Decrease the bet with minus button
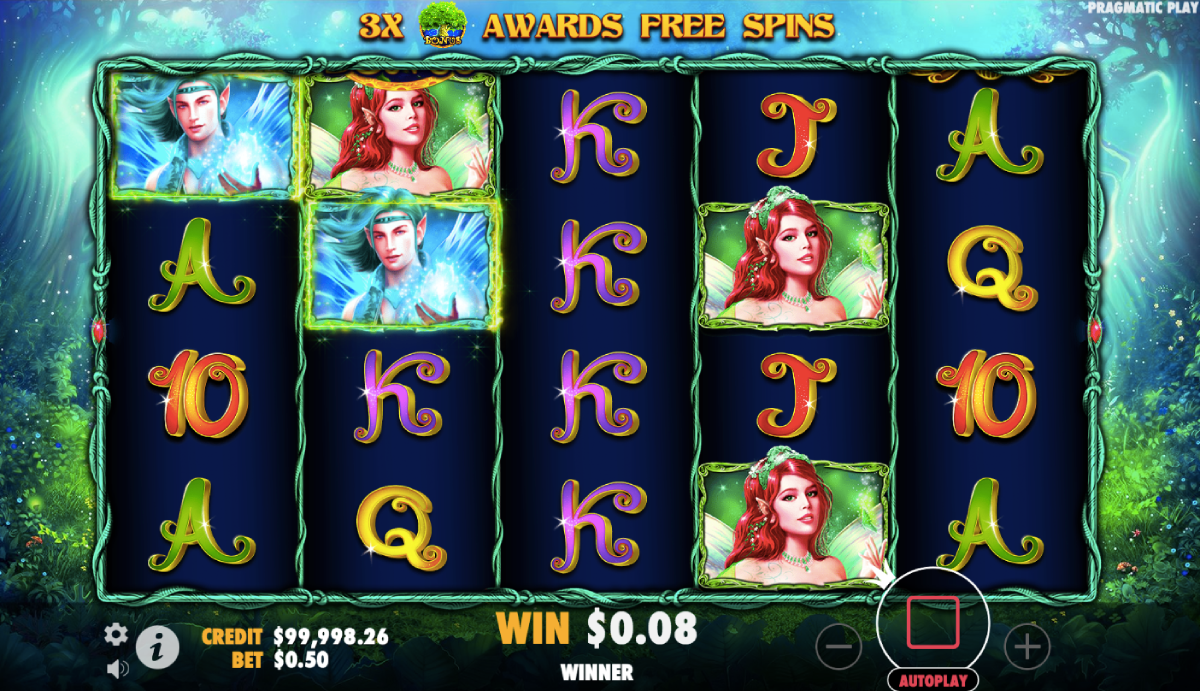Screen dimensions: 1200x691 click(838, 648)
